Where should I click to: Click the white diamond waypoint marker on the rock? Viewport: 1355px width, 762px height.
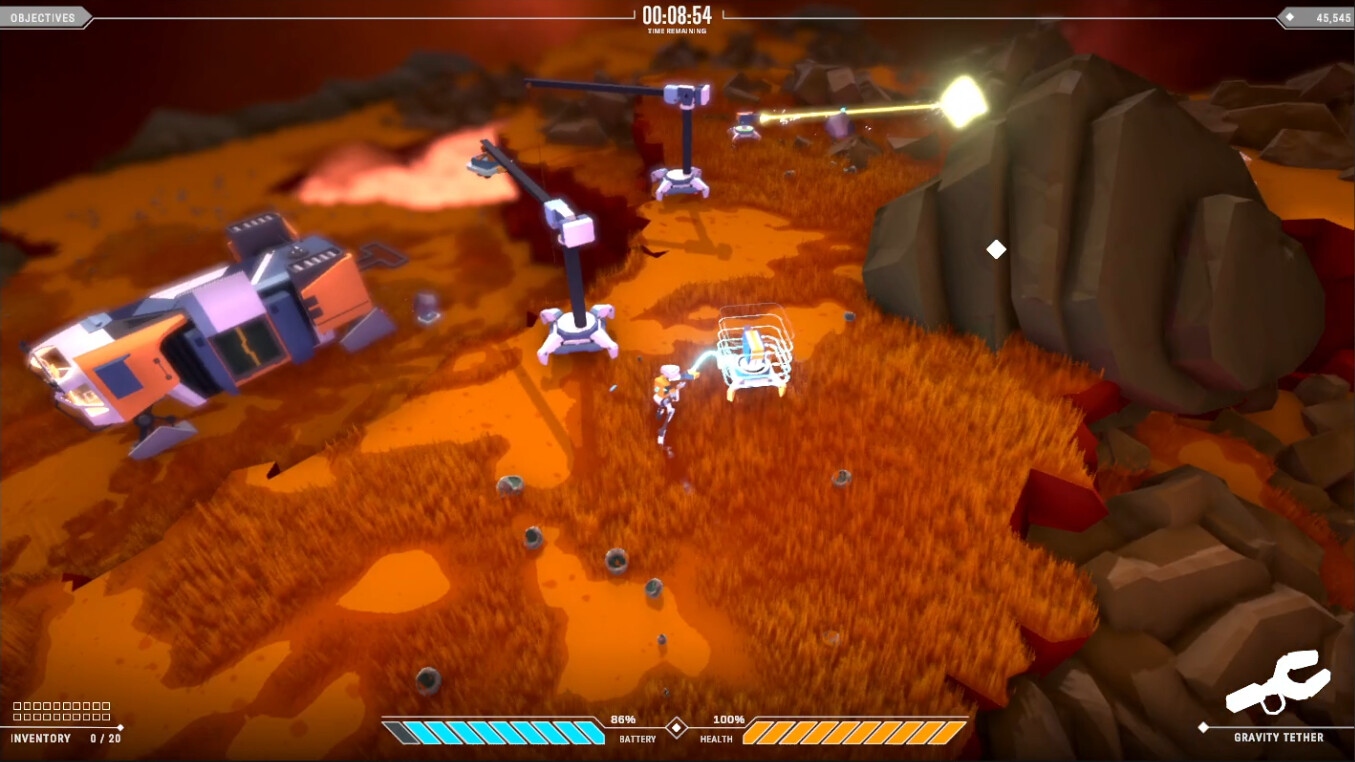tap(995, 250)
